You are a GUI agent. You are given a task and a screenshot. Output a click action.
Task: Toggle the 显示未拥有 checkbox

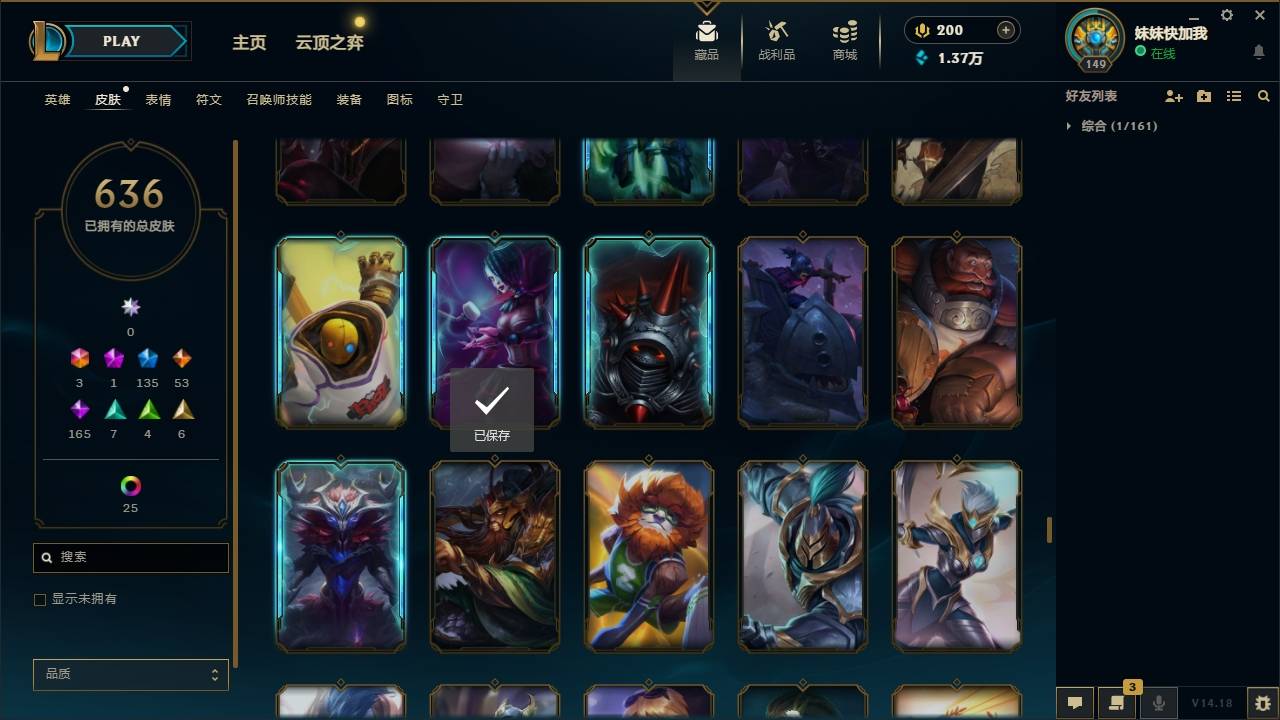click(x=40, y=599)
